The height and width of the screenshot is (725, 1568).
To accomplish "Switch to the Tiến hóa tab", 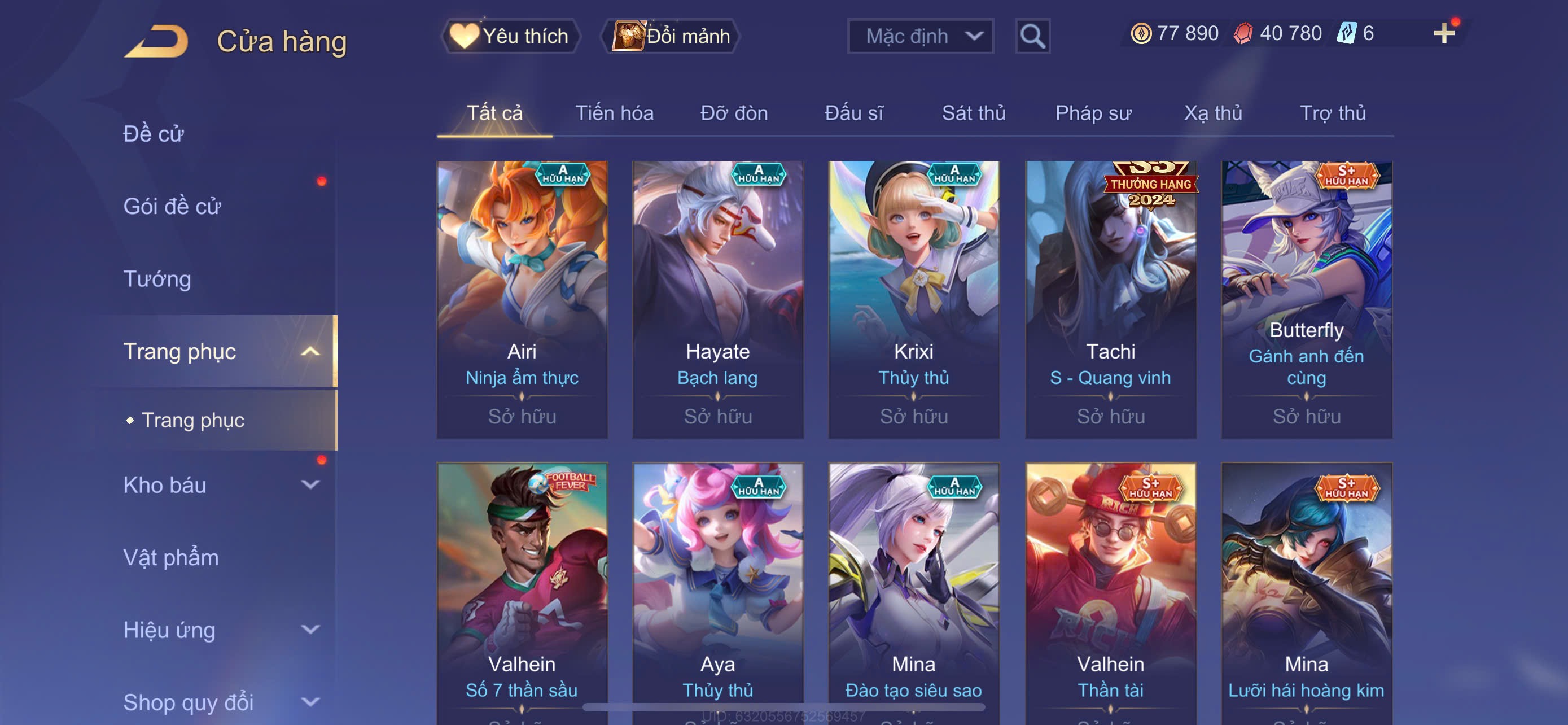I will pos(614,113).
